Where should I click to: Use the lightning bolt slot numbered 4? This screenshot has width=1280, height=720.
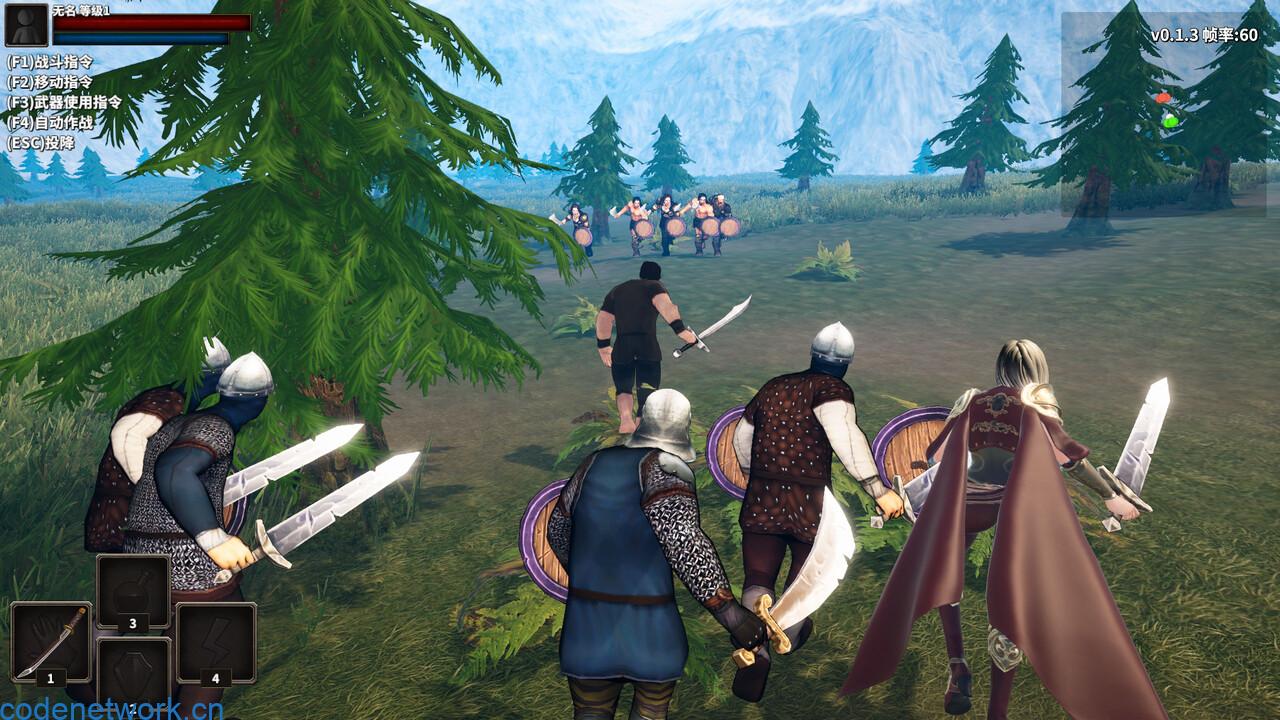(x=215, y=642)
